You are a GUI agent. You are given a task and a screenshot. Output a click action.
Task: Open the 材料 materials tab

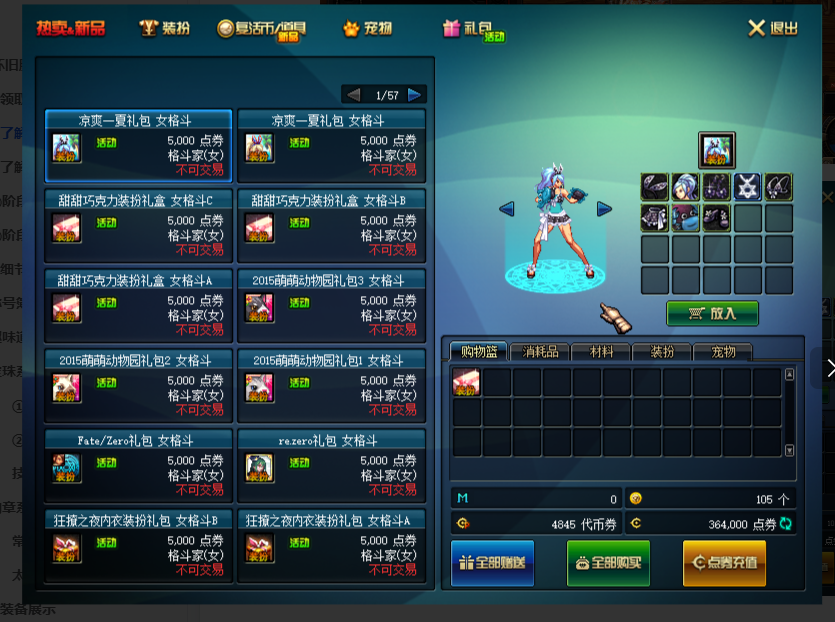601,352
